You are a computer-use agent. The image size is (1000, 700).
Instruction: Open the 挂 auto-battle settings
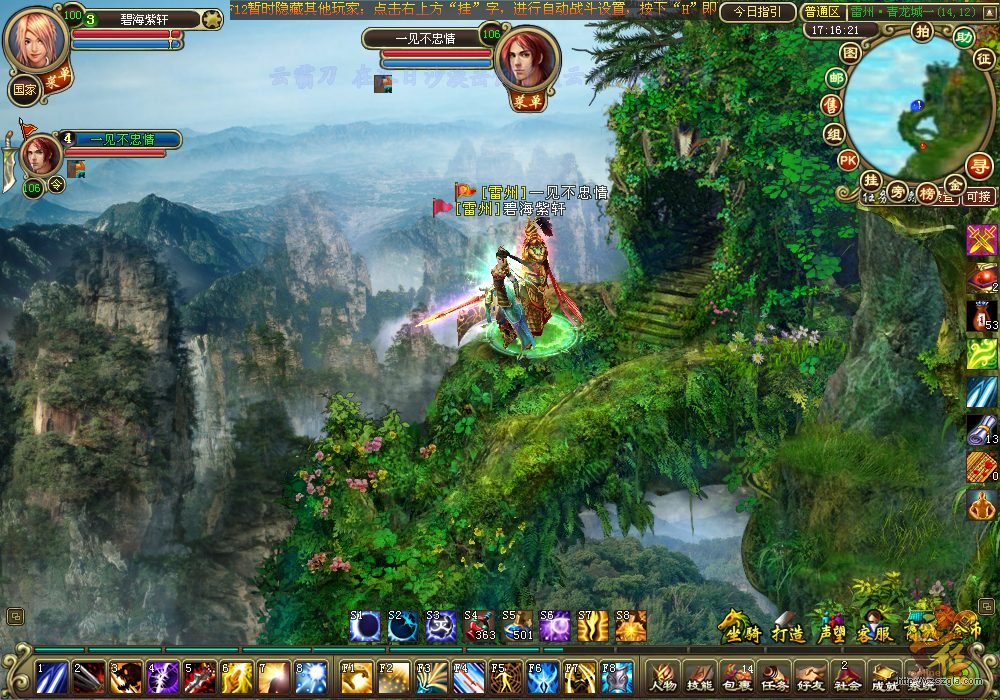pos(871,180)
